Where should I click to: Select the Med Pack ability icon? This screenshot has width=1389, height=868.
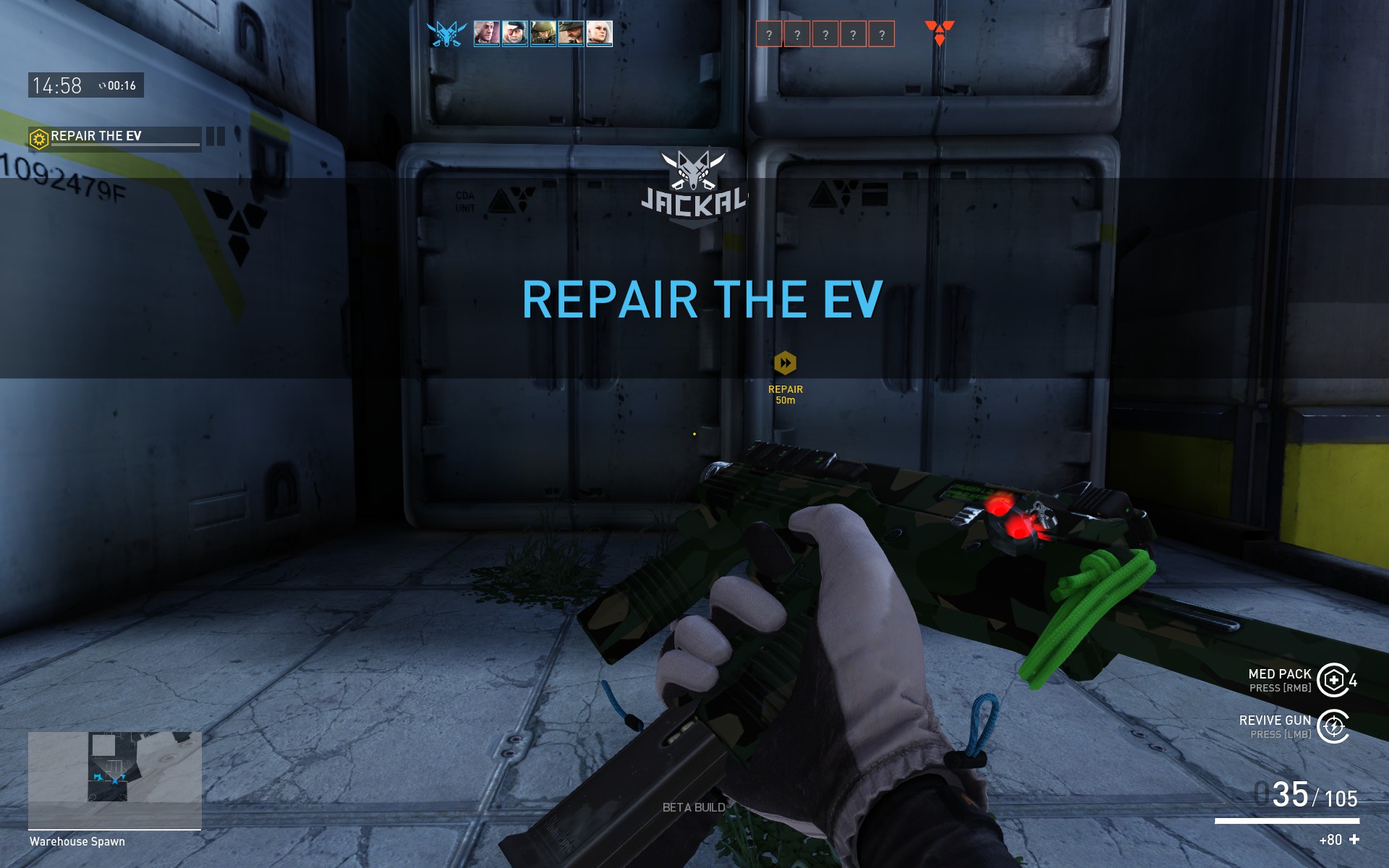click(1333, 680)
